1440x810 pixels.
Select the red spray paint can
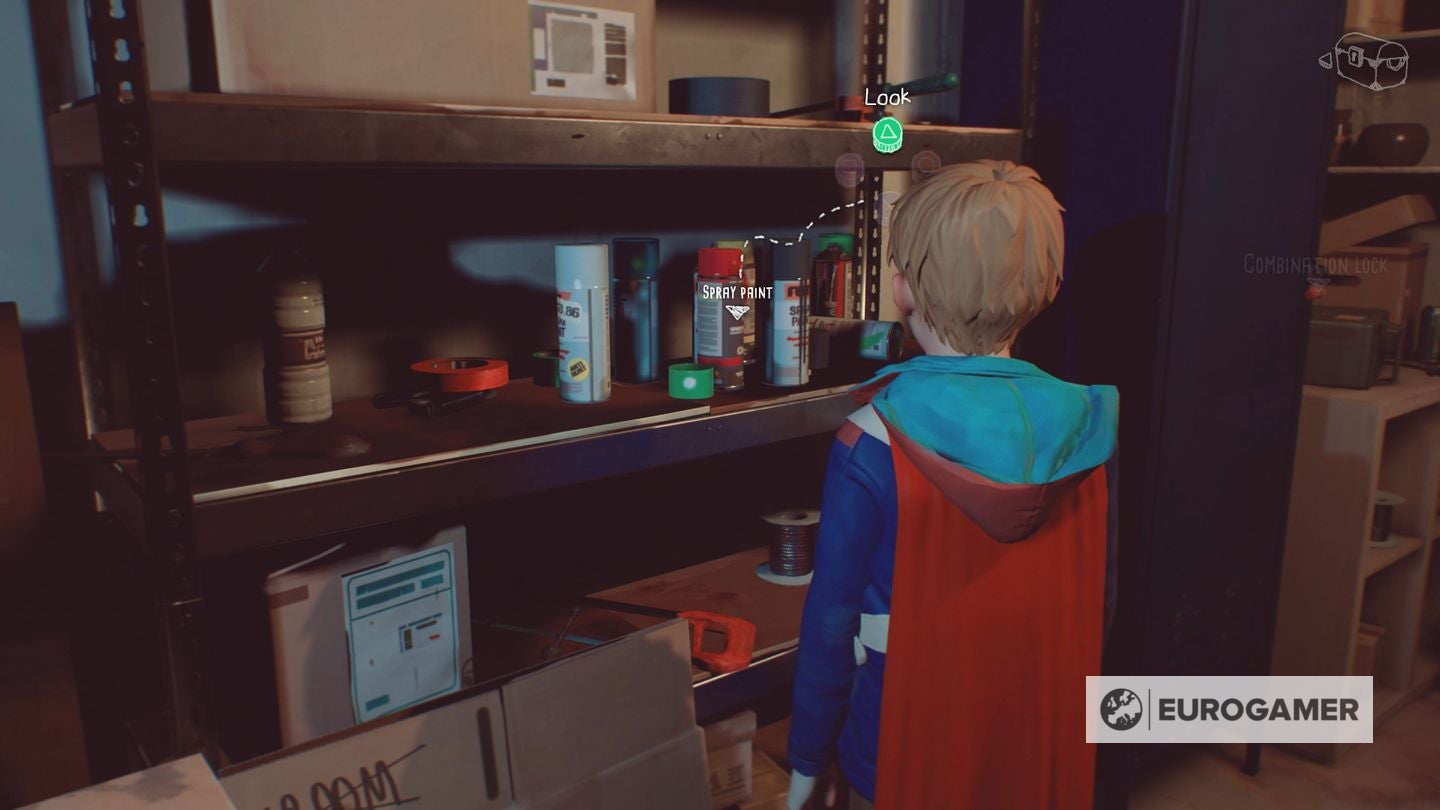tap(718, 305)
